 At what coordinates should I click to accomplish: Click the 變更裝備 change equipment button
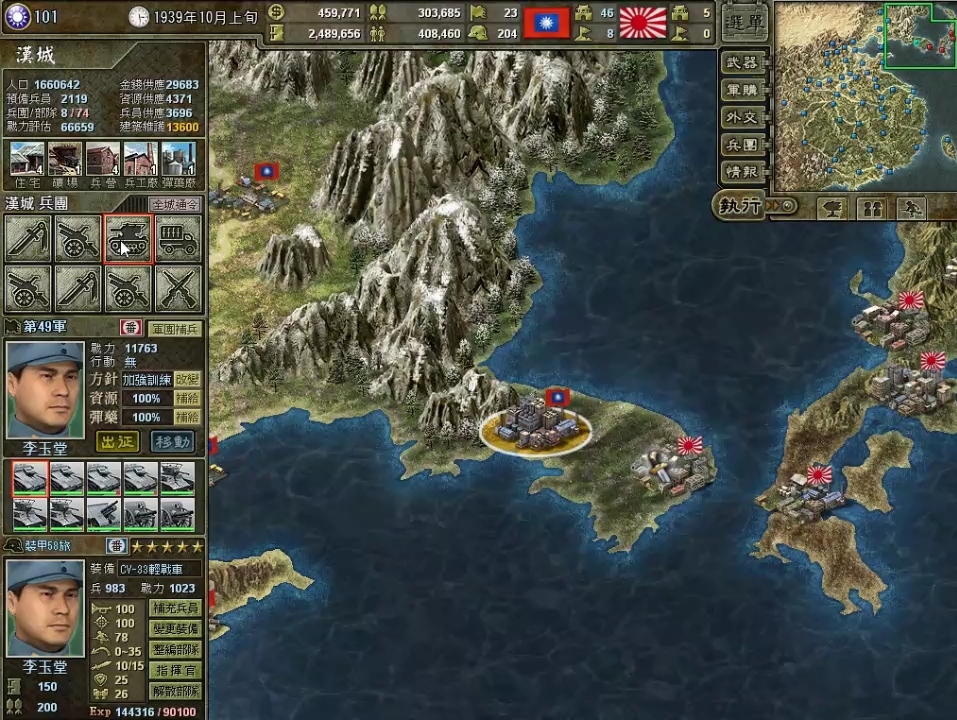[175, 629]
